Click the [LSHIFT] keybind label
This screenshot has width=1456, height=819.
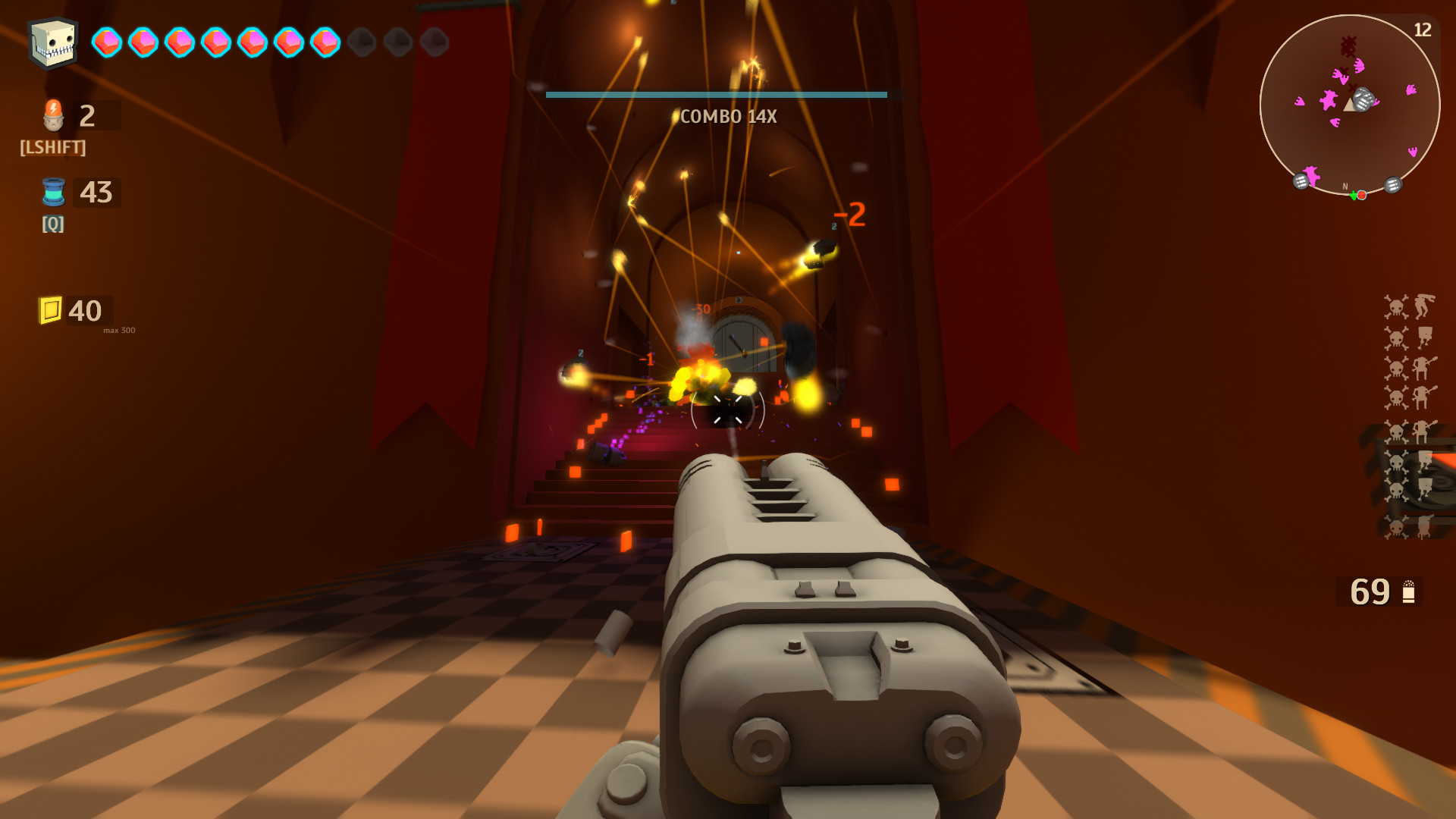(51, 149)
